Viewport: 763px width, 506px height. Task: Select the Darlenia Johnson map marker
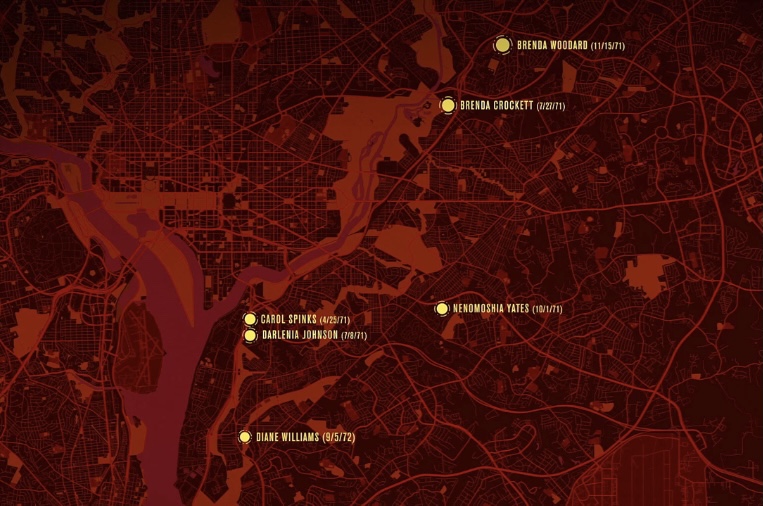[250, 335]
